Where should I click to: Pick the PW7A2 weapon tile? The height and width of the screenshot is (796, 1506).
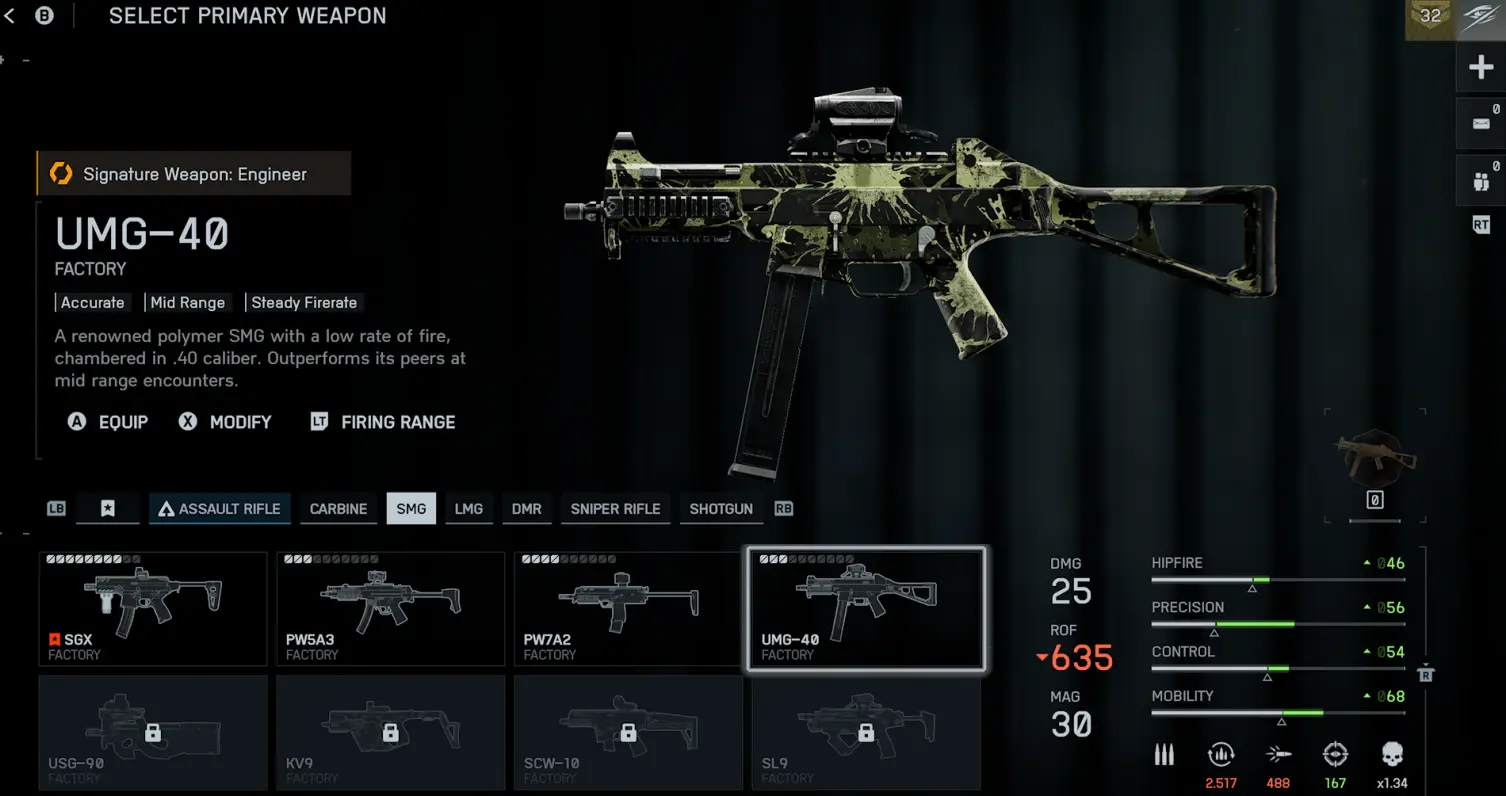[x=628, y=609]
